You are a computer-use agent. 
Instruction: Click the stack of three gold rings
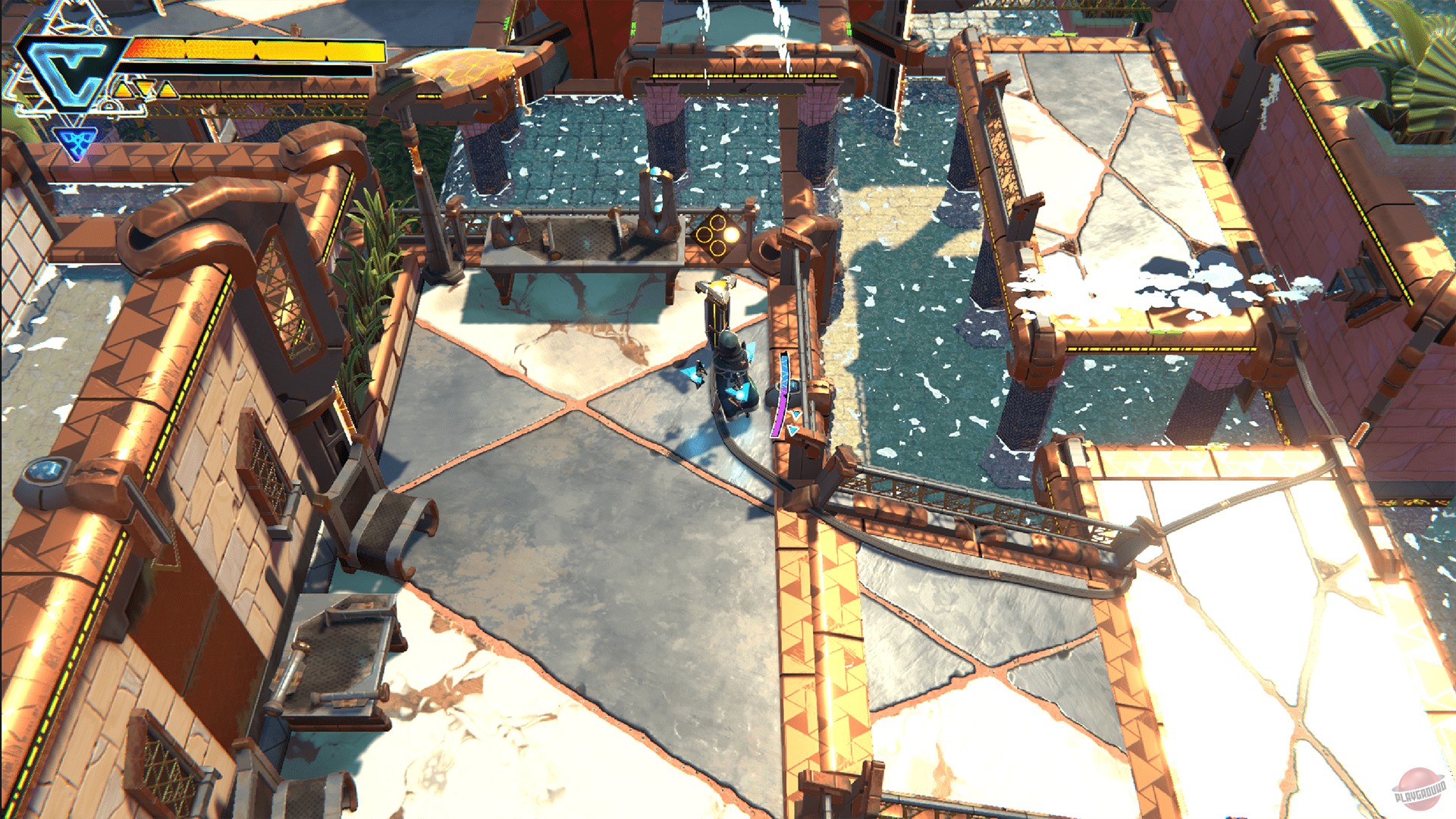tap(713, 235)
